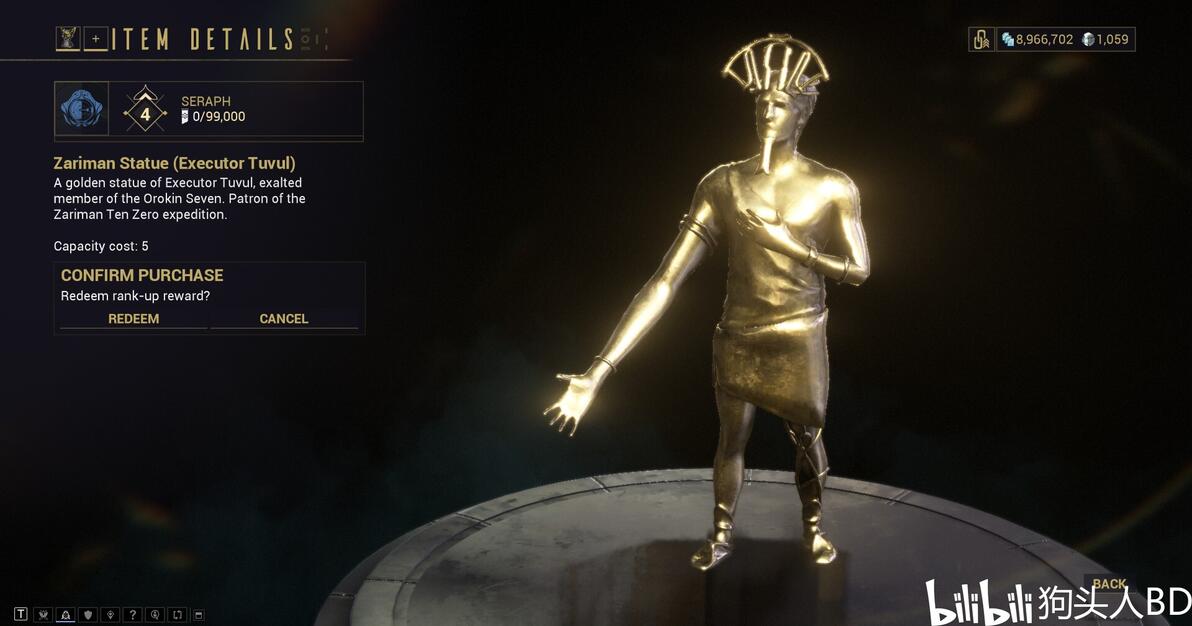Select the magnifier recruiting chat tab
Image resolution: width=1192 pixels, height=626 pixels.
click(154, 614)
